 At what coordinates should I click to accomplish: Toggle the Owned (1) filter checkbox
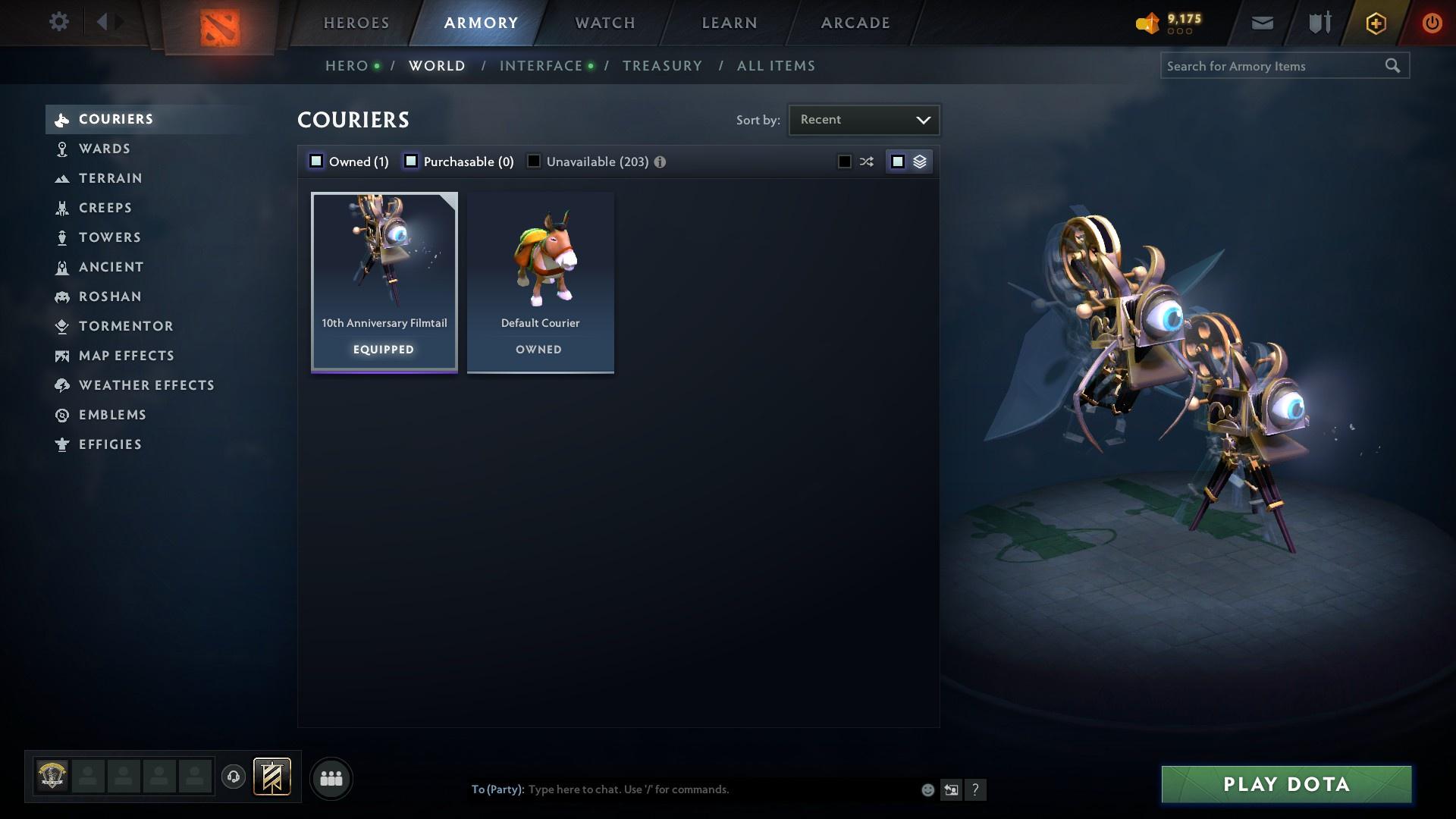[x=315, y=161]
